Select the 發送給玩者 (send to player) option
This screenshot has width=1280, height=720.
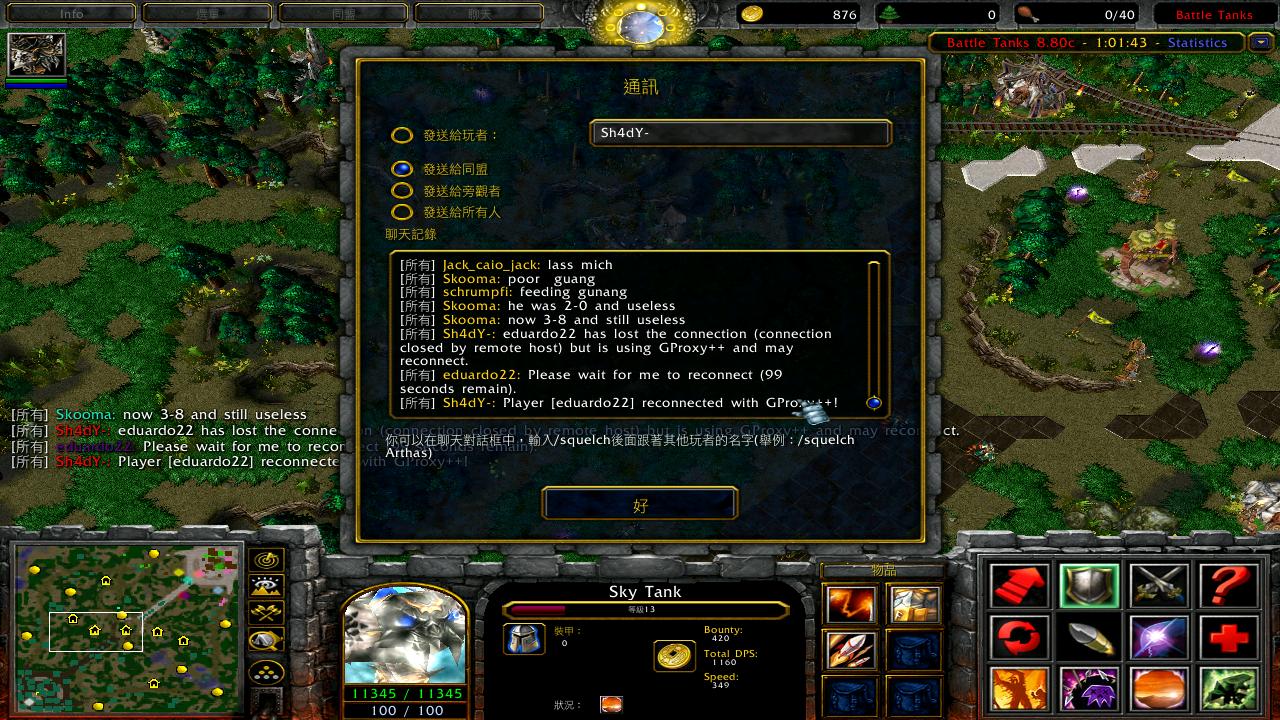click(x=402, y=136)
